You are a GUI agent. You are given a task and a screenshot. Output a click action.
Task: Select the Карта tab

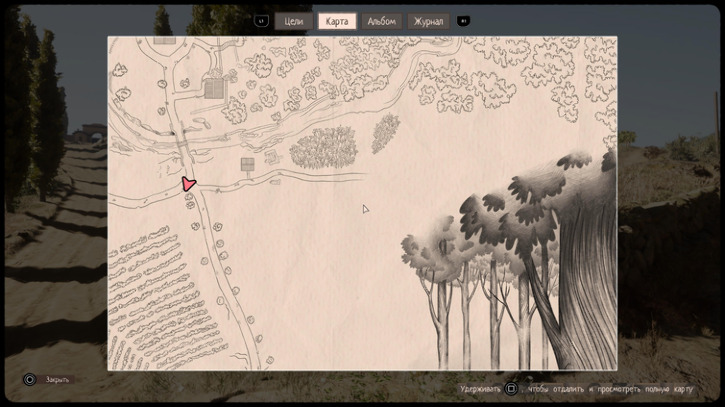[337, 21]
